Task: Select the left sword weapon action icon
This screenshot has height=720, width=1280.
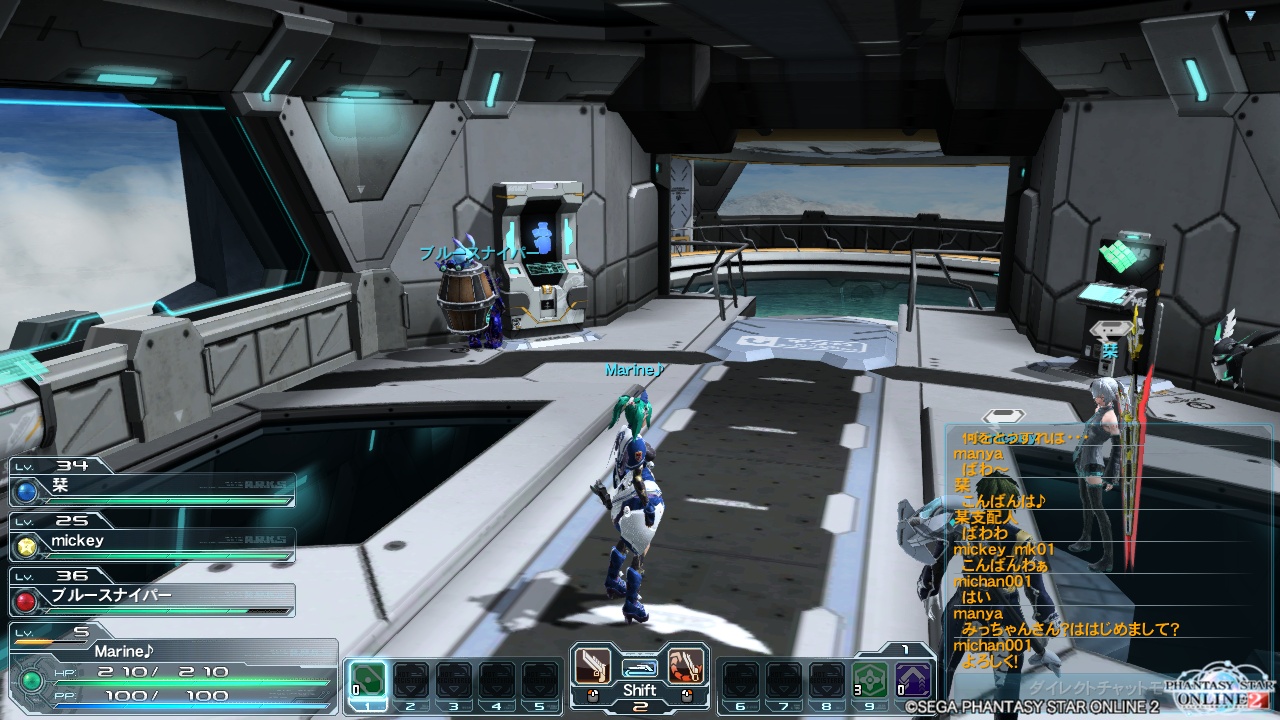Action: 592,664
